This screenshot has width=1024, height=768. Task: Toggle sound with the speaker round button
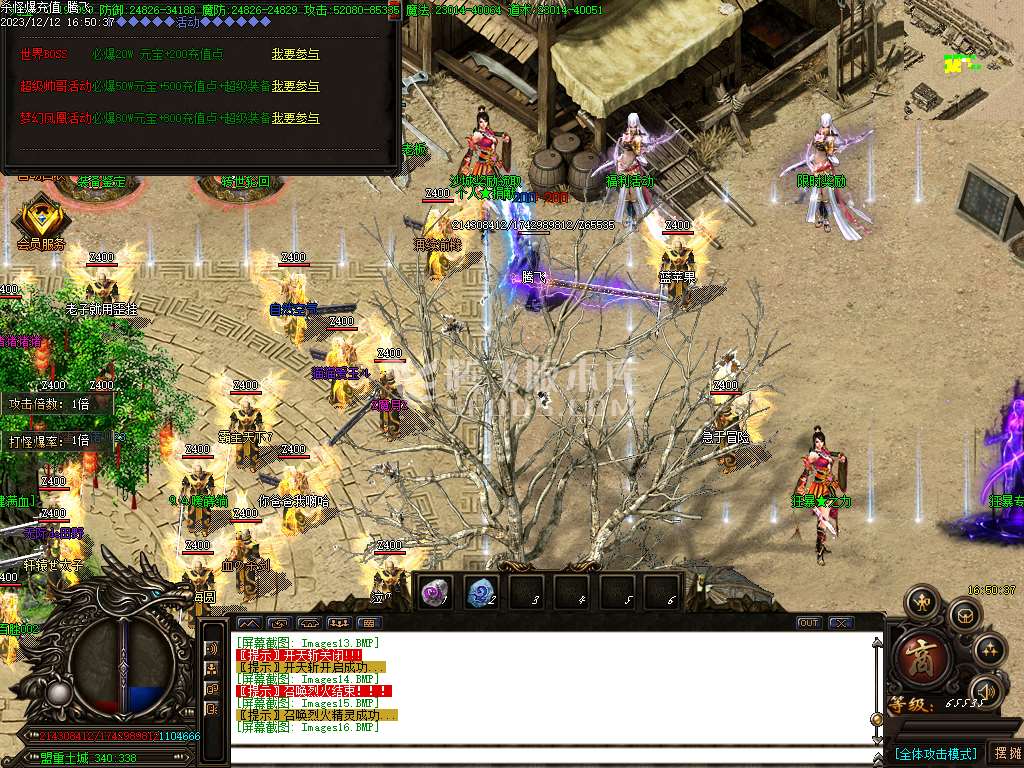(987, 691)
